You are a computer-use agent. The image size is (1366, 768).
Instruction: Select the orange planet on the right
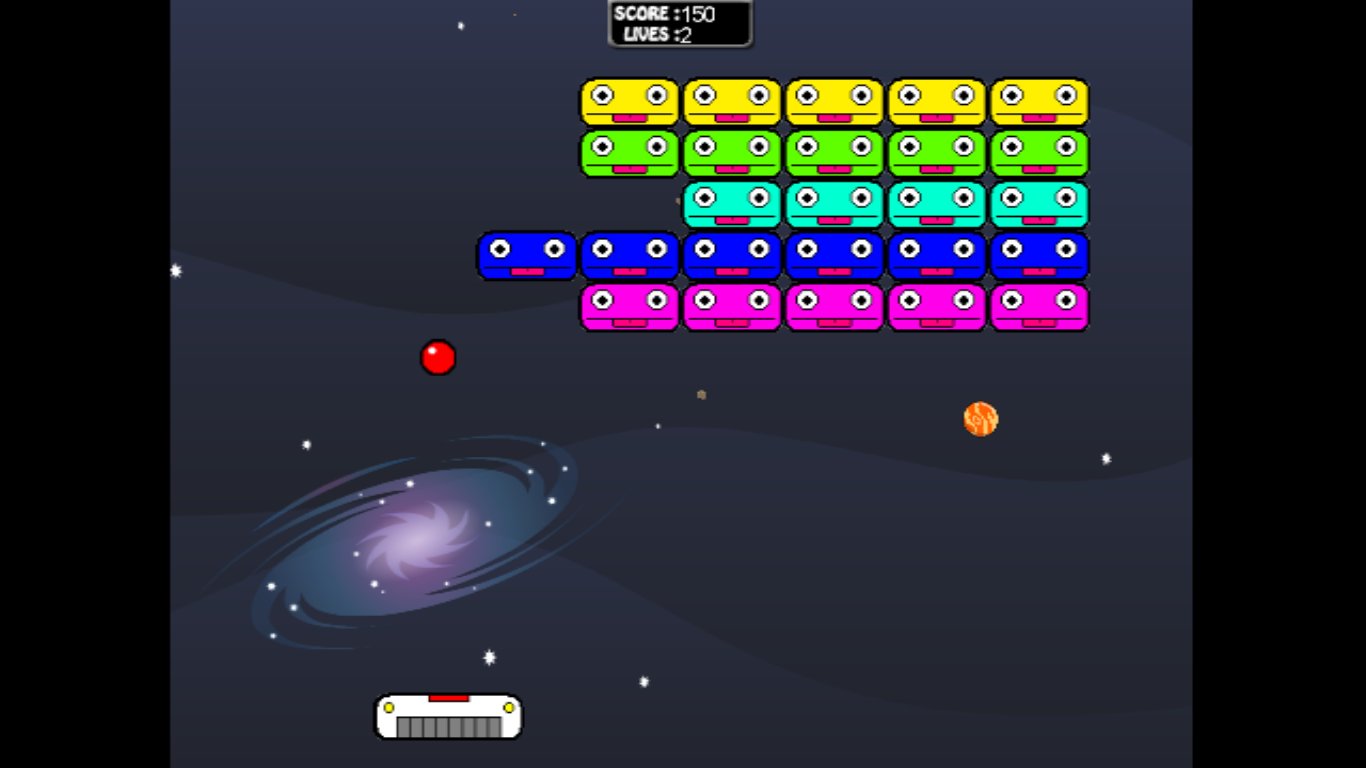coord(978,418)
